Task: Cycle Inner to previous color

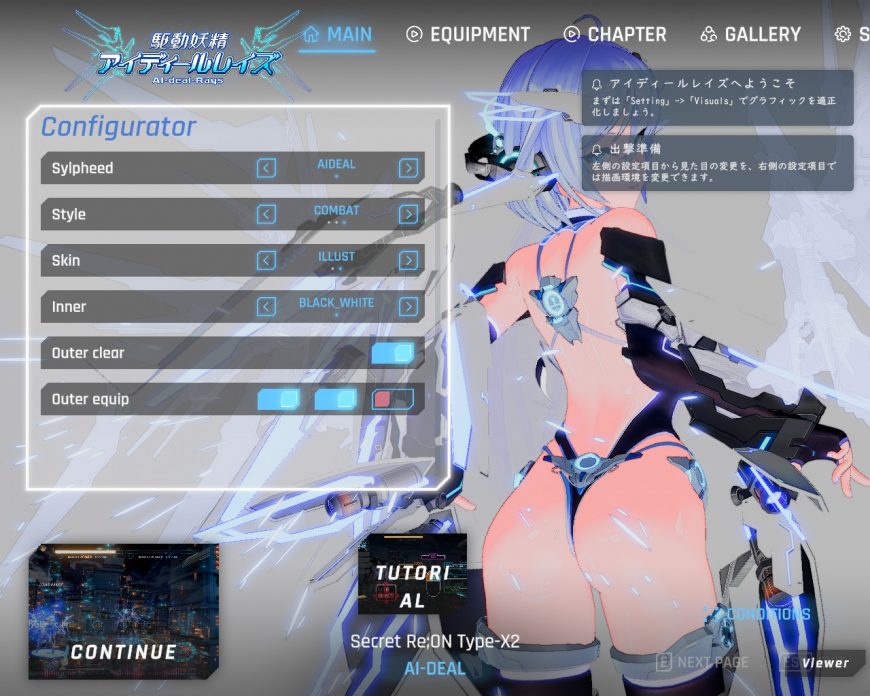Action: [x=266, y=306]
